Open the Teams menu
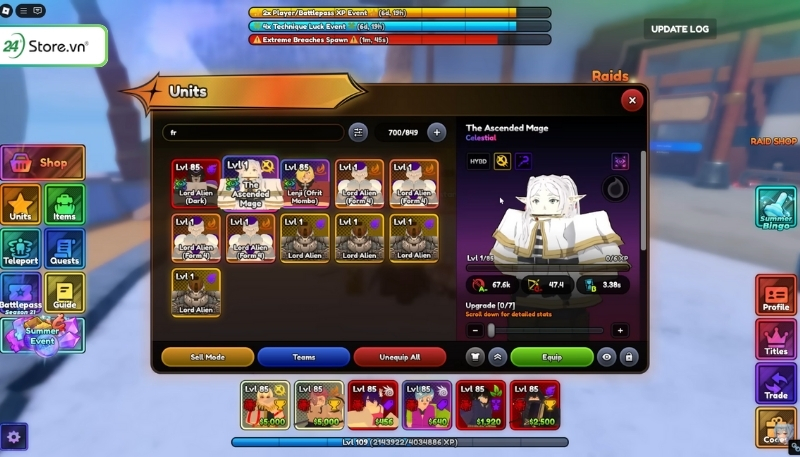The height and width of the screenshot is (457, 800). pos(303,356)
